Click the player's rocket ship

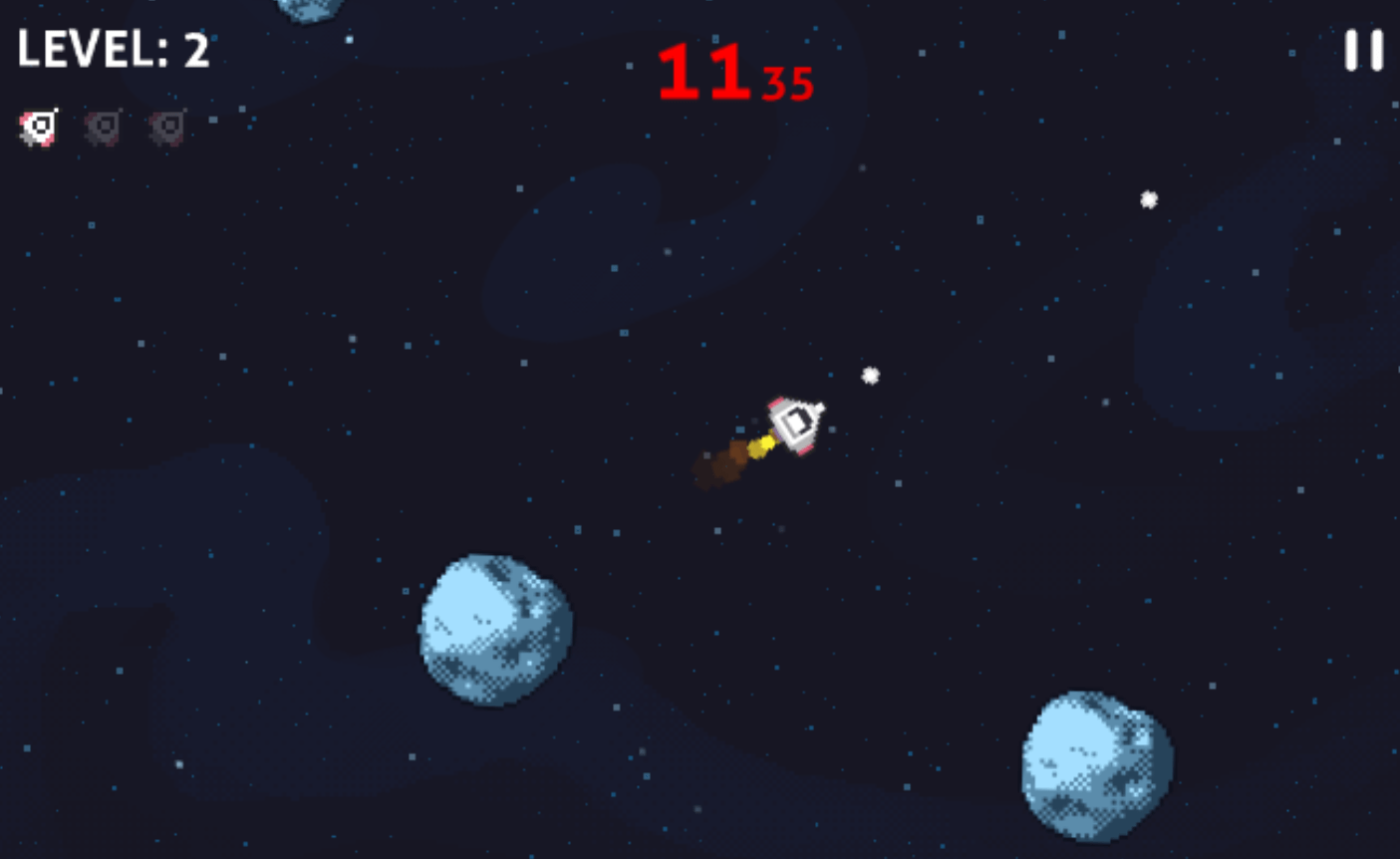point(795,424)
